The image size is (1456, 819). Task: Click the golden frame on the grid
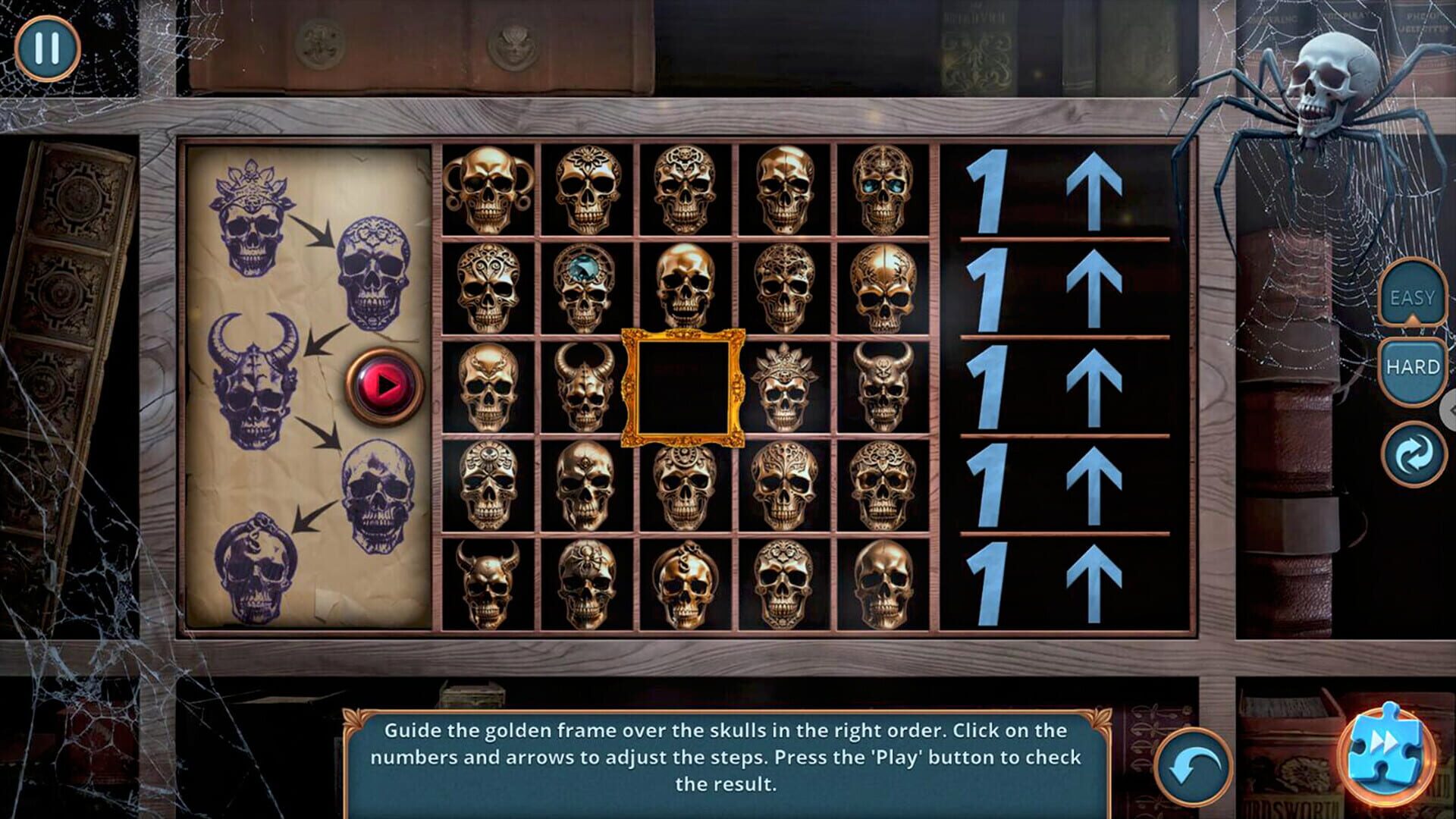683,387
